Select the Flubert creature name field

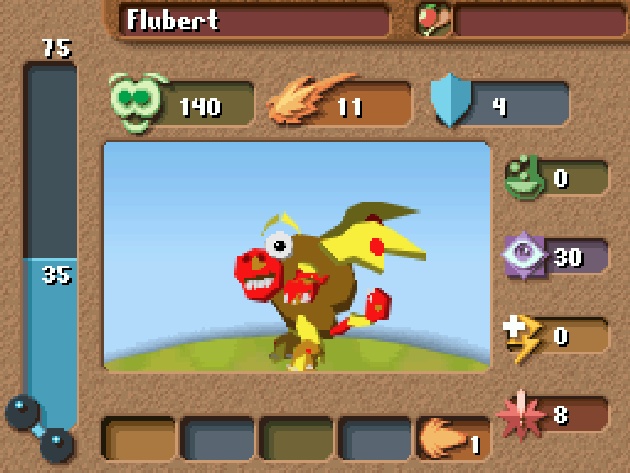[254, 20]
